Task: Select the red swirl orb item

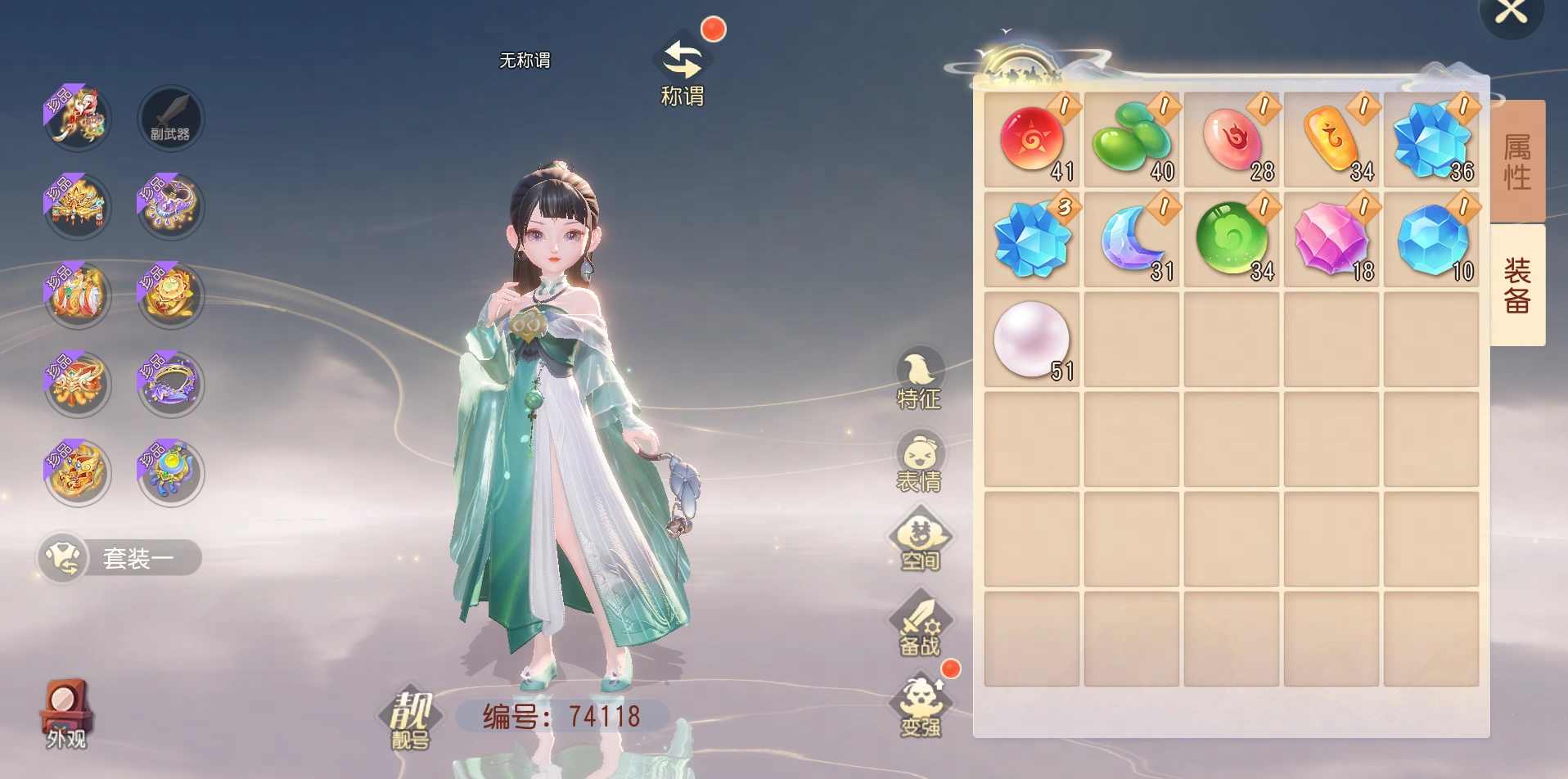Action: (1032, 139)
